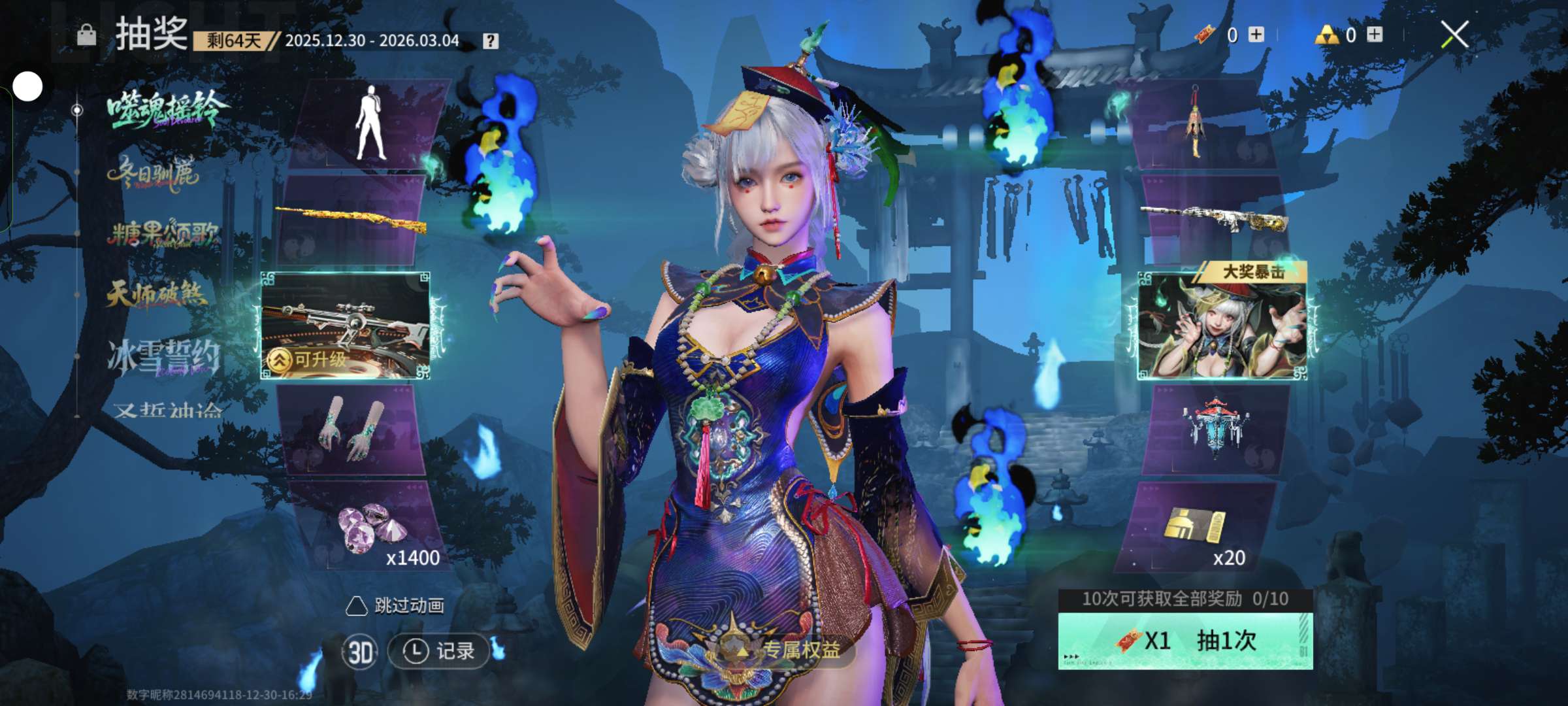Add gold triangle currency with the plus
The image size is (1568, 706).
click(1375, 35)
